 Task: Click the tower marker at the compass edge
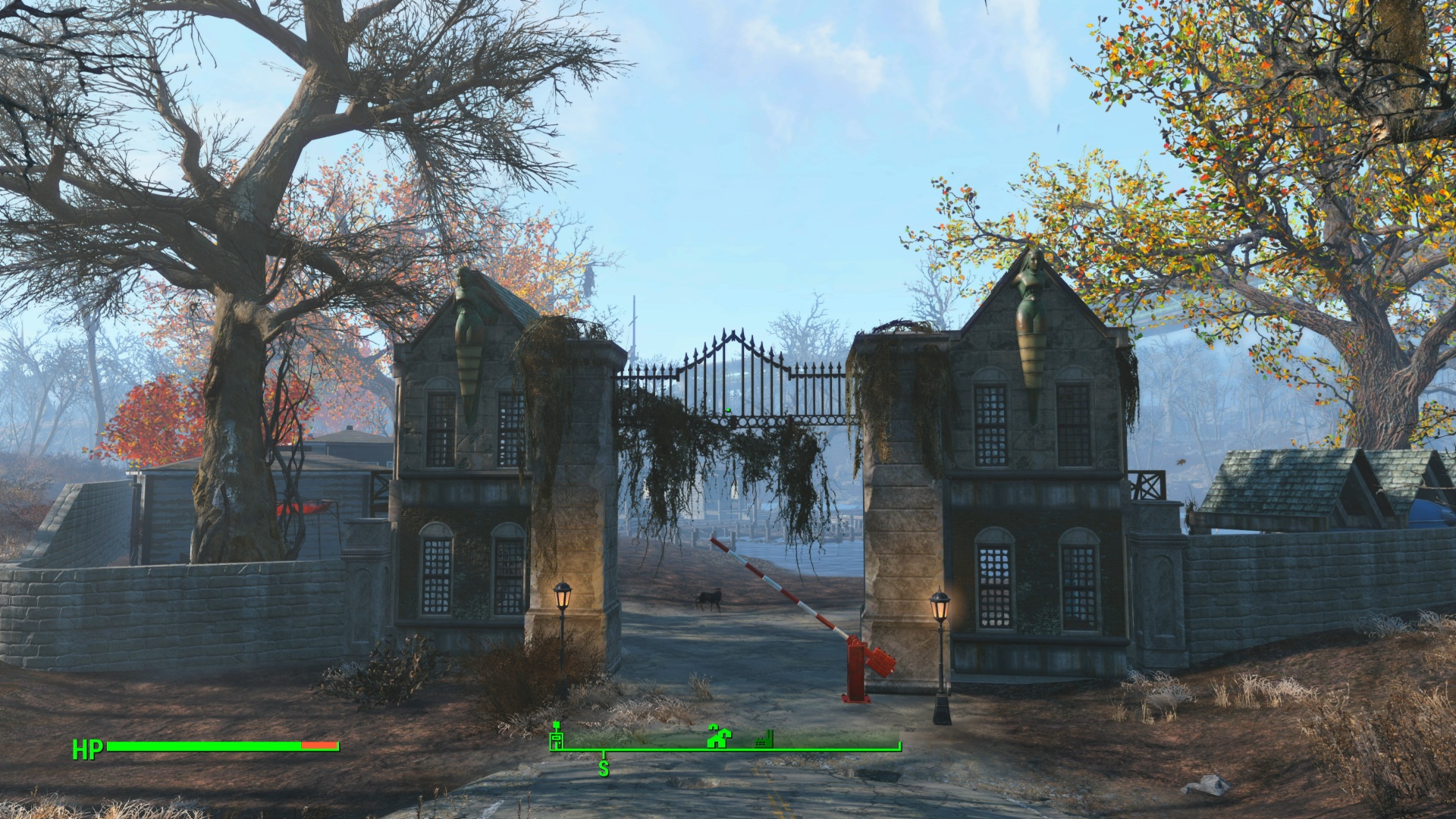pyautogui.click(x=557, y=736)
